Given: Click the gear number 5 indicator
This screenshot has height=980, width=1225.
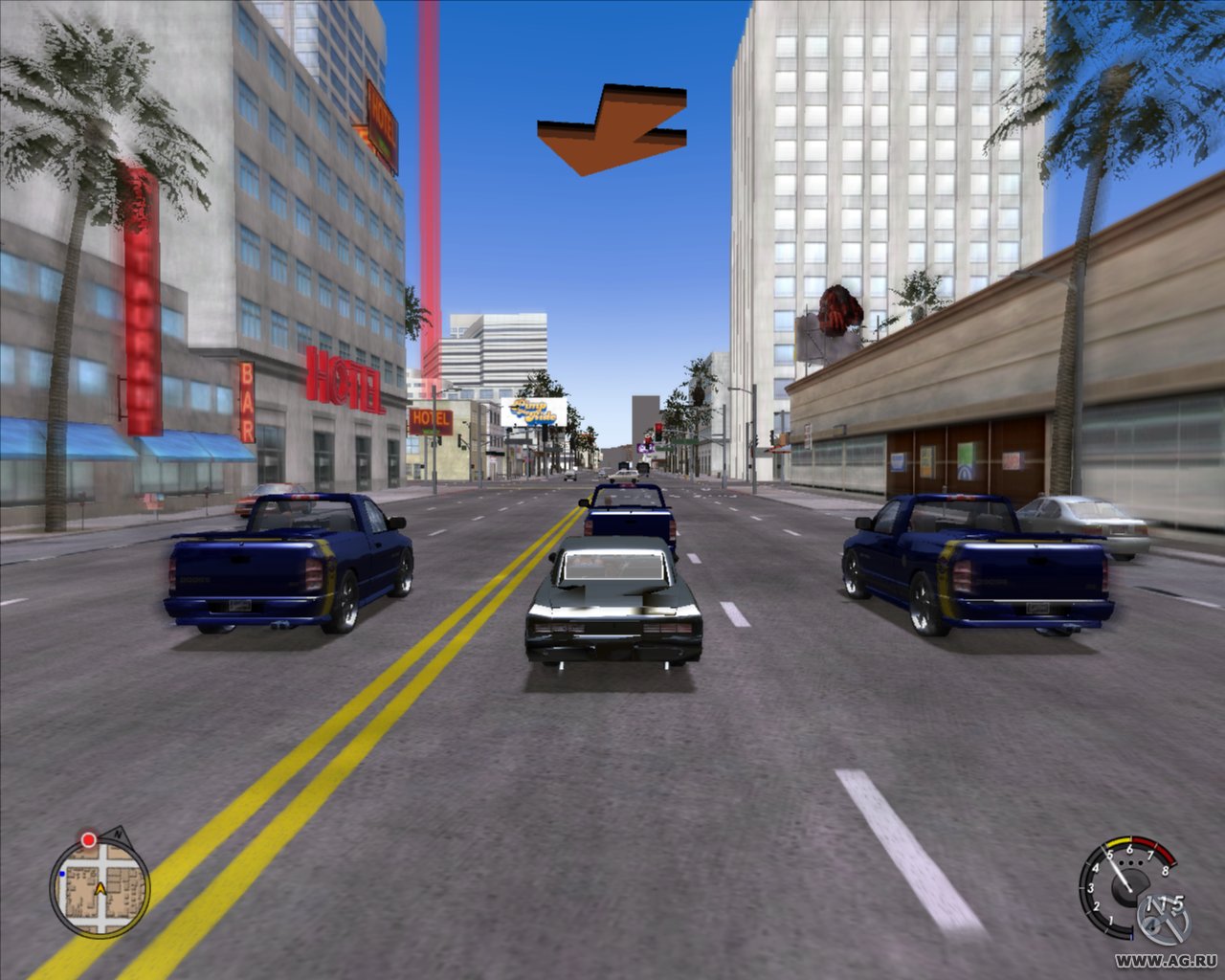Looking at the screenshot, I should pos(1180,903).
